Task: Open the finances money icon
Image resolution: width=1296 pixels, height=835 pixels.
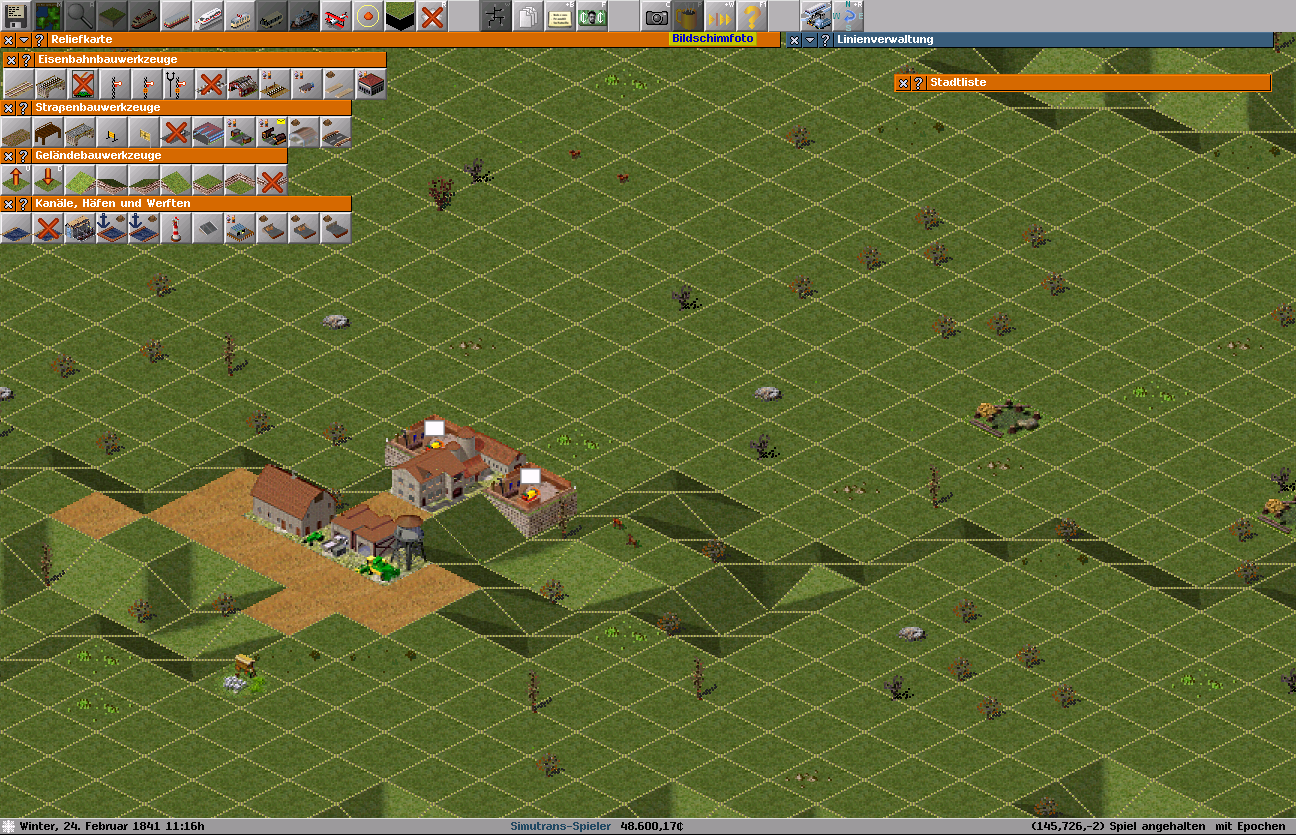Action: coord(592,16)
